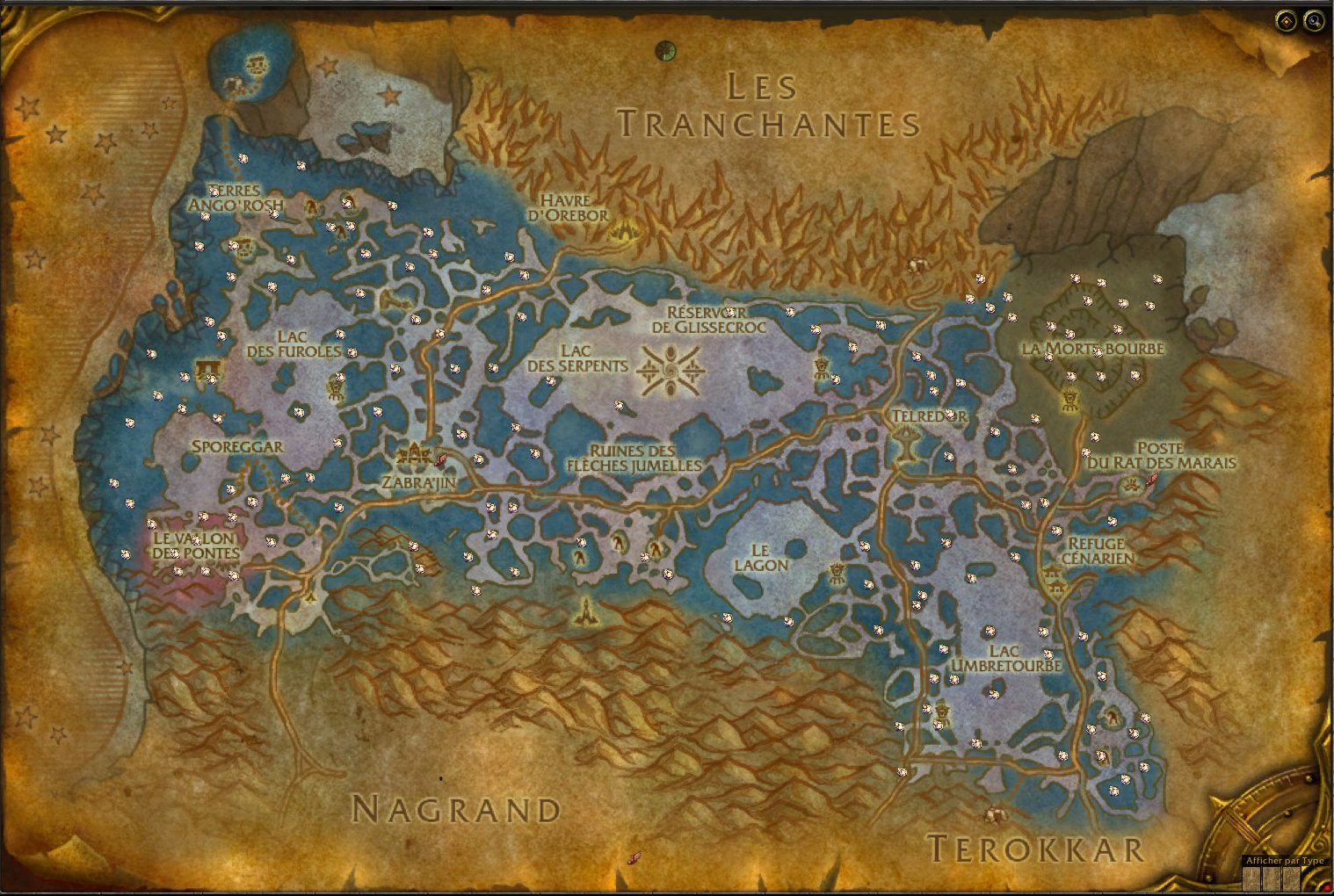Click the Telredor tower icon
The image size is (1334, 896).
(904, 434)
